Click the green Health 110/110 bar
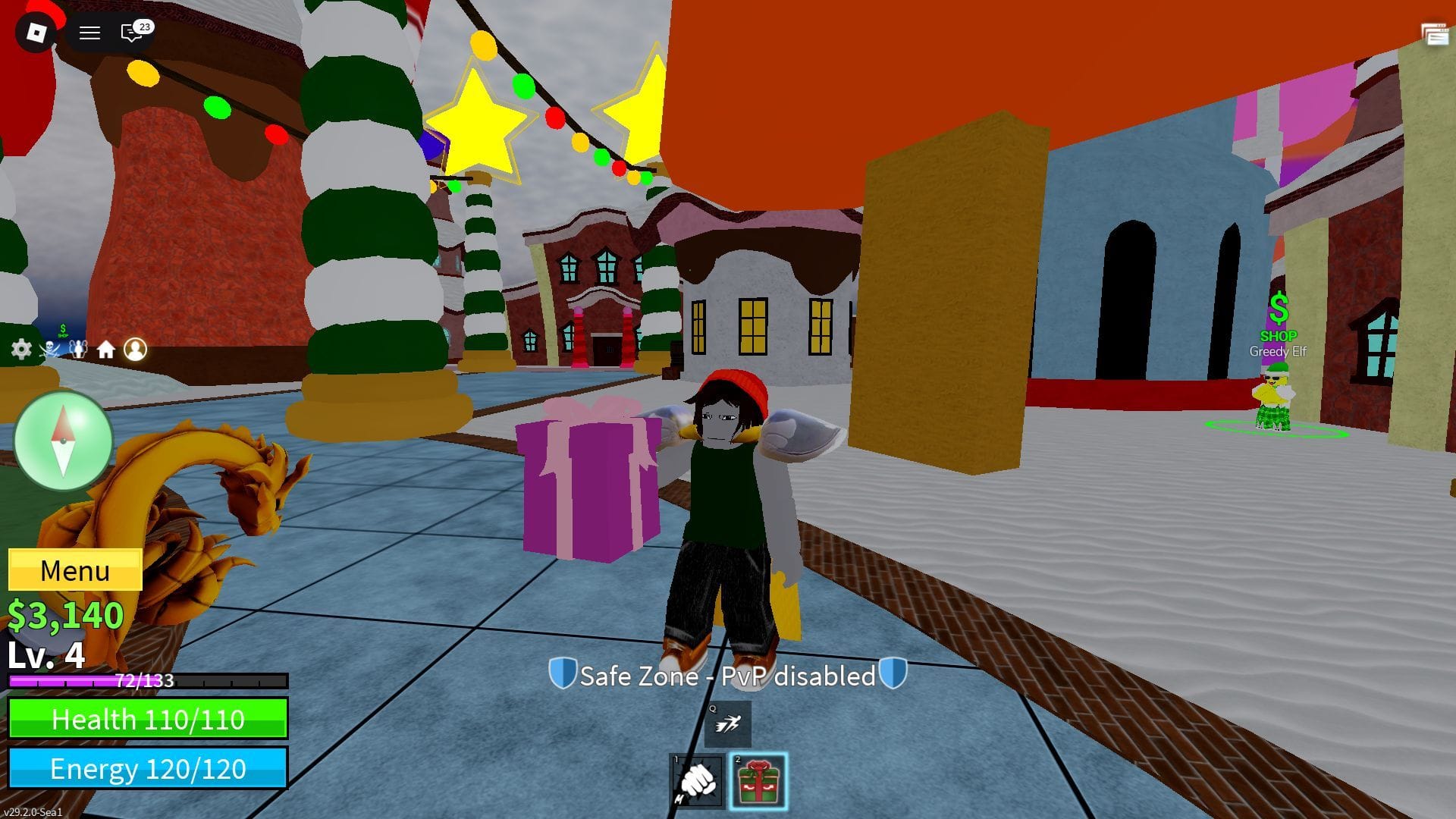Screen dimensions: 1456x819 (x=148, y=719)
